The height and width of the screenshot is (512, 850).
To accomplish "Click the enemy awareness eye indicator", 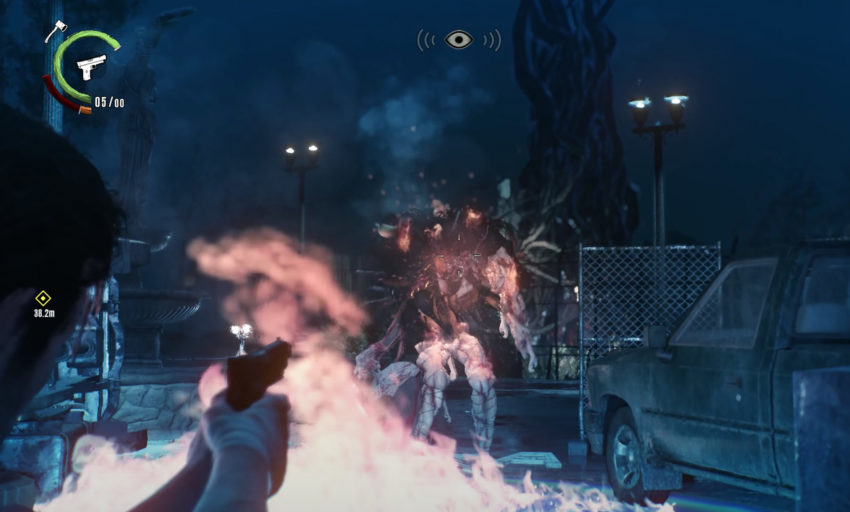I will [459, 40].
